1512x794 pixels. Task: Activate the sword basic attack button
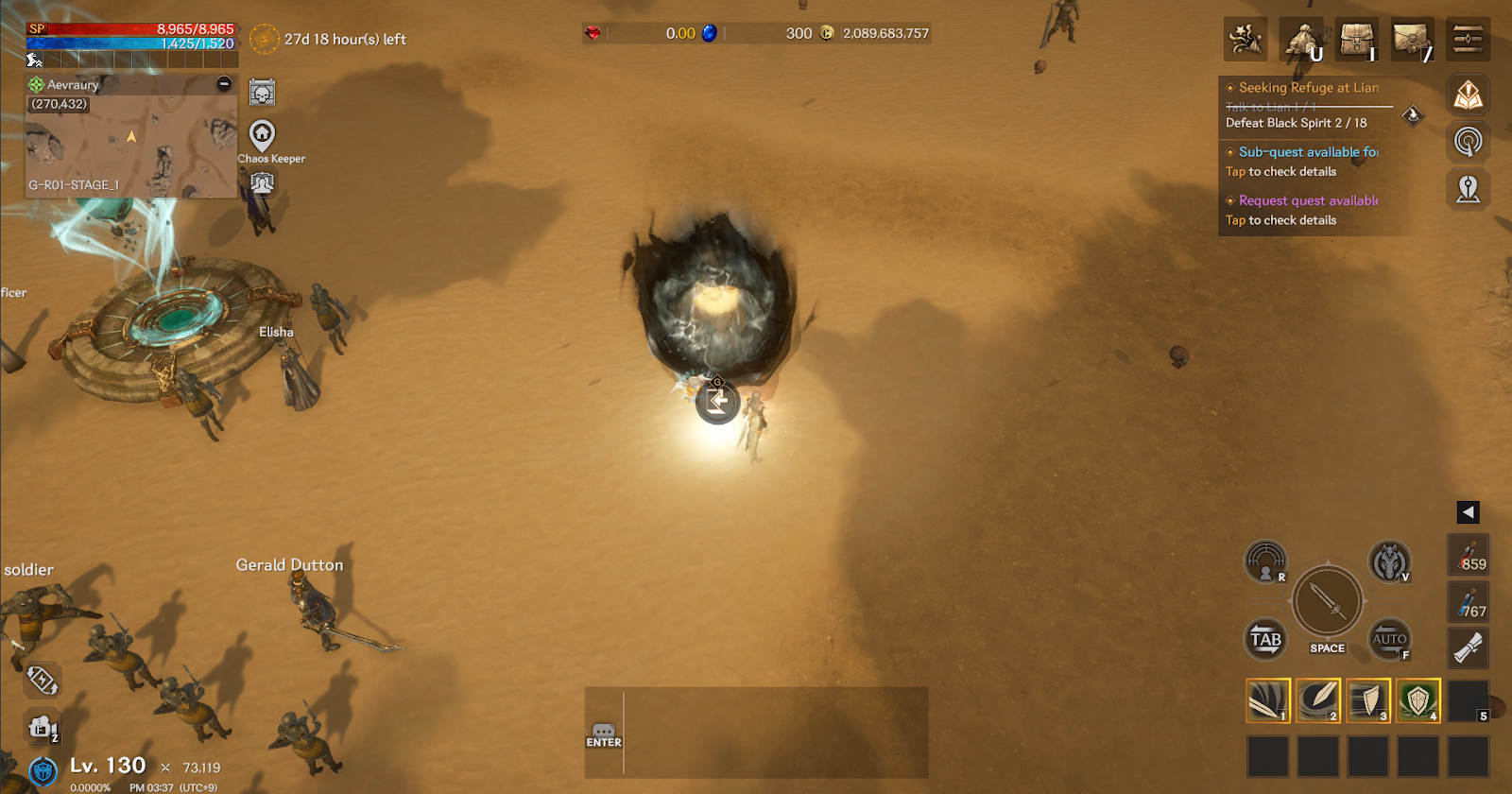1327,601
